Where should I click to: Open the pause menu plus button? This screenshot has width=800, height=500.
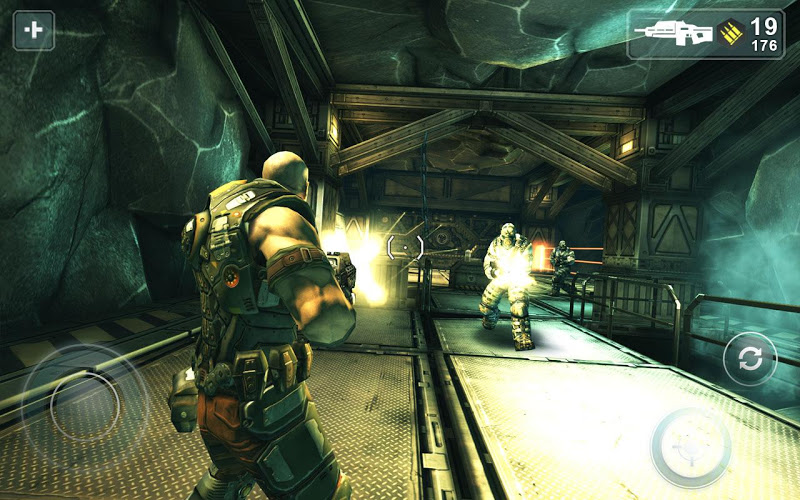coord(33,30)
